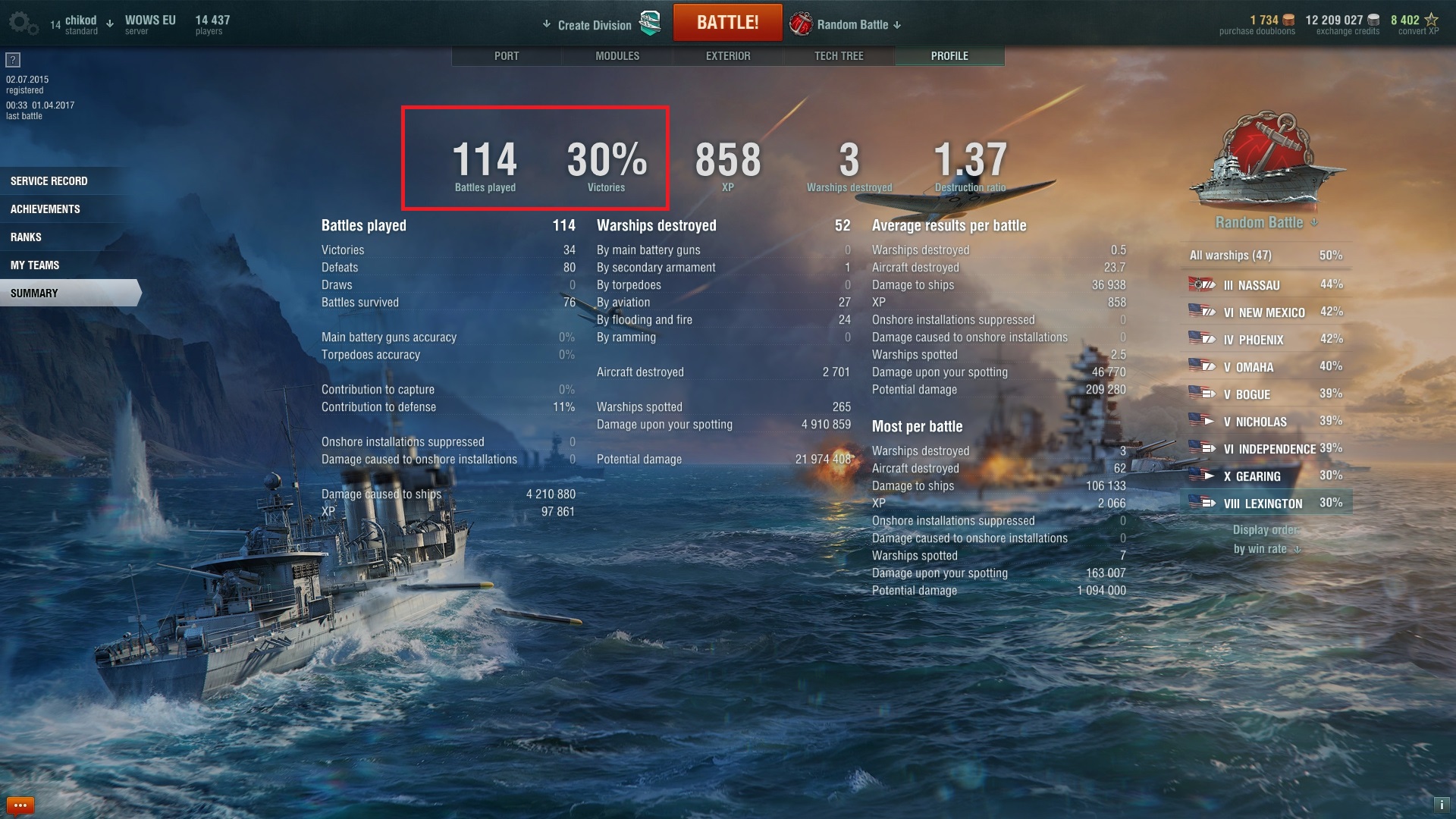This screenshot has height=819, width=1456.
Task: Open the orange chat button
Action: tap(20, 805)
